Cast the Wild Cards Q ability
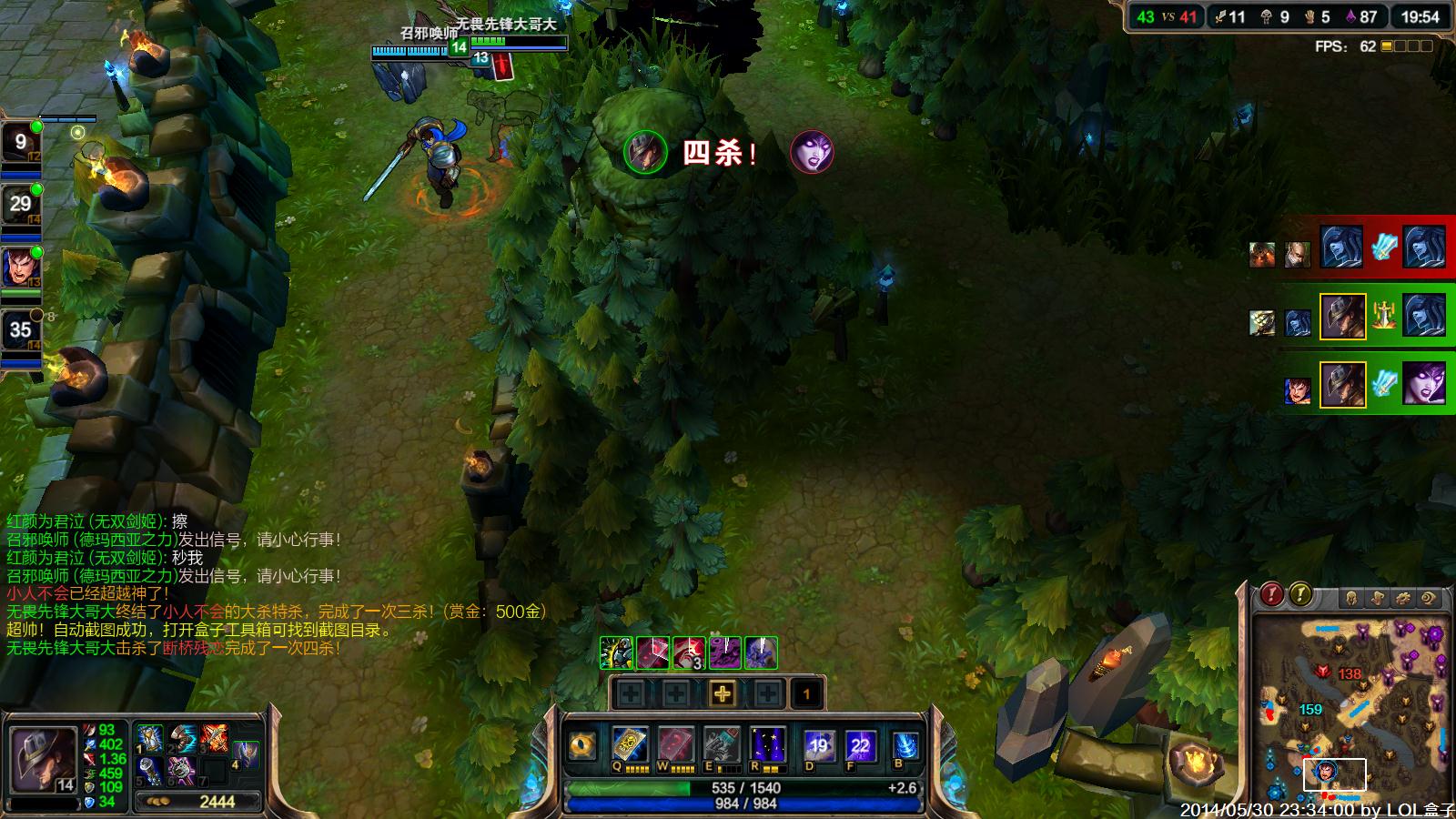This screenshot has height=819, width=1456. 630,744
